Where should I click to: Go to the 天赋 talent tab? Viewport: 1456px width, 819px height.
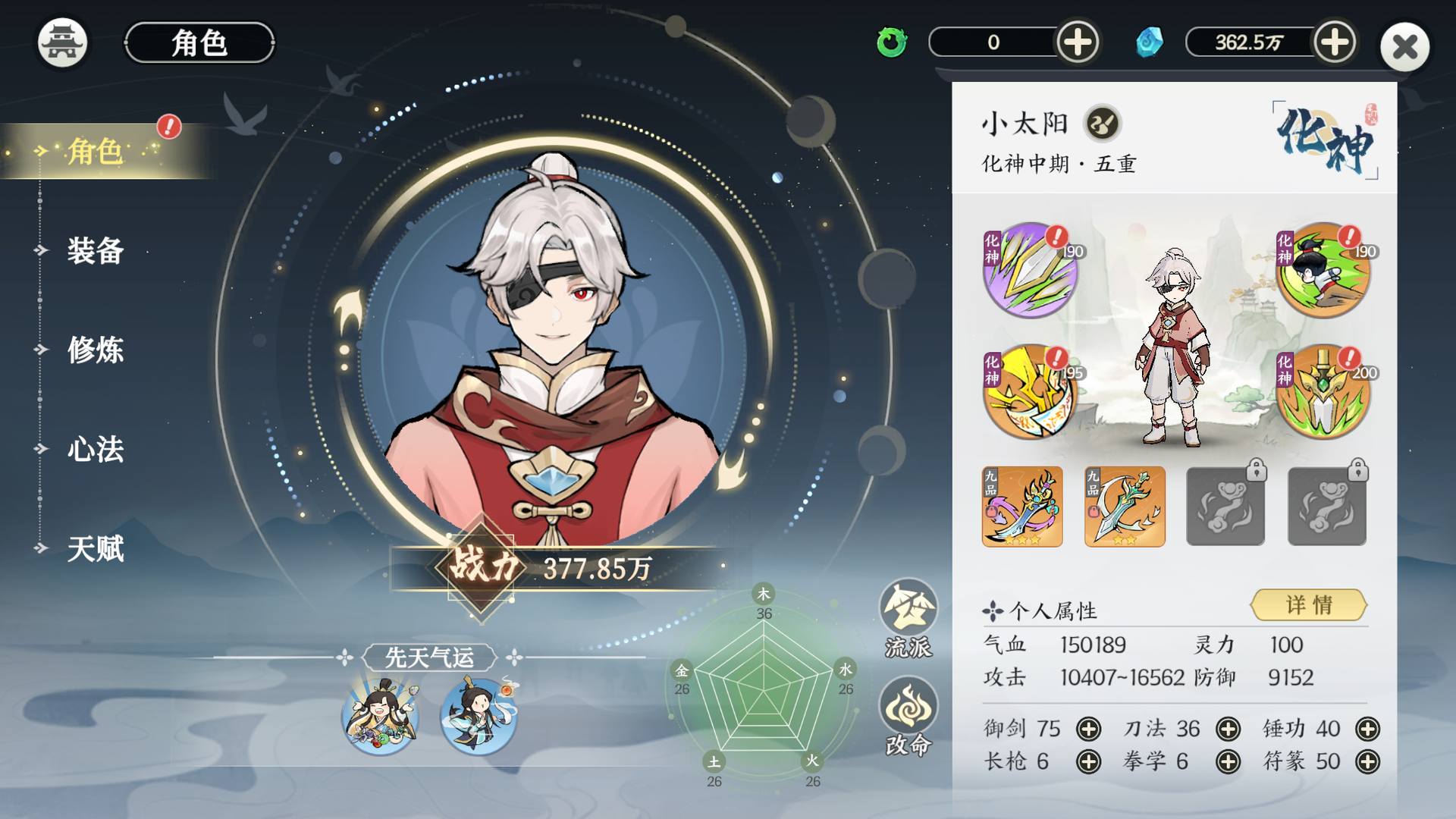pos(95,548)
